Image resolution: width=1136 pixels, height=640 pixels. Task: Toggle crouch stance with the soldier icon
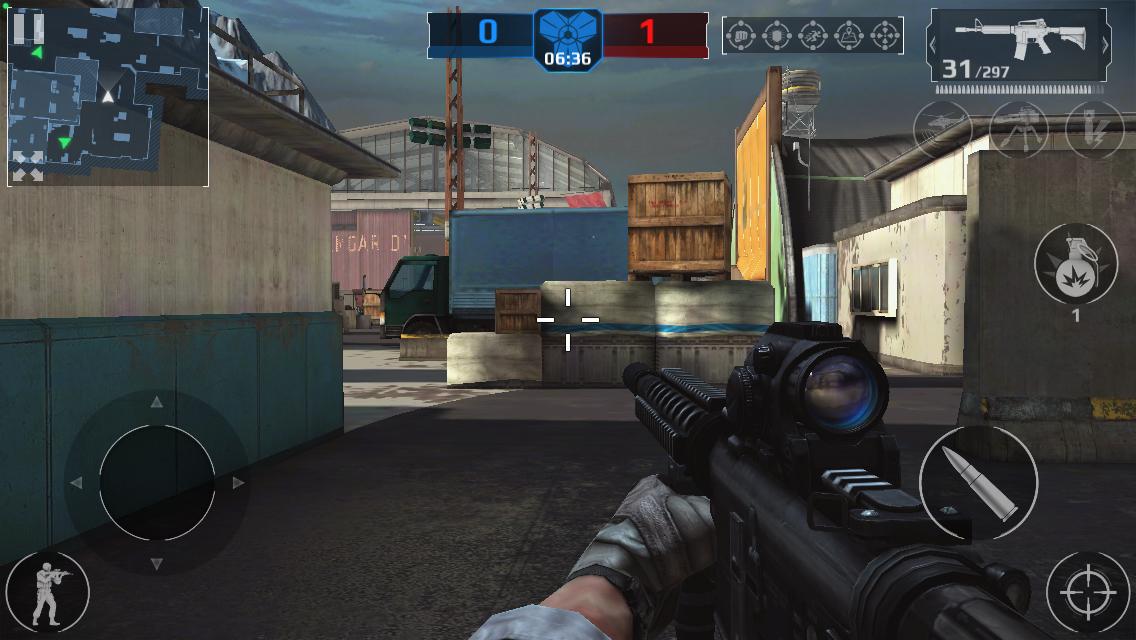click(x=46, y=590)
